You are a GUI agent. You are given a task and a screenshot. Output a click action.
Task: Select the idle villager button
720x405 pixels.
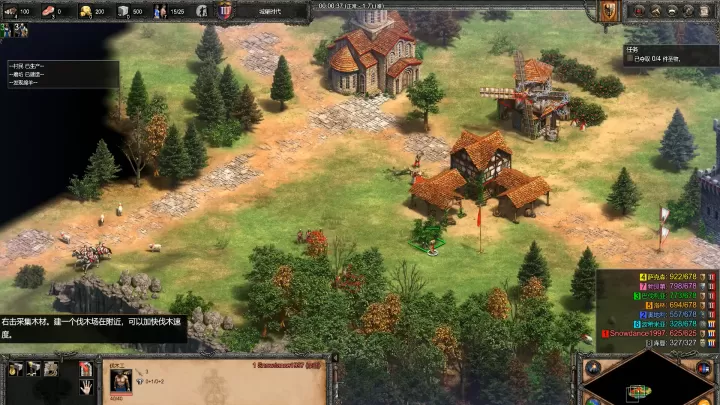tap(202, 11)
